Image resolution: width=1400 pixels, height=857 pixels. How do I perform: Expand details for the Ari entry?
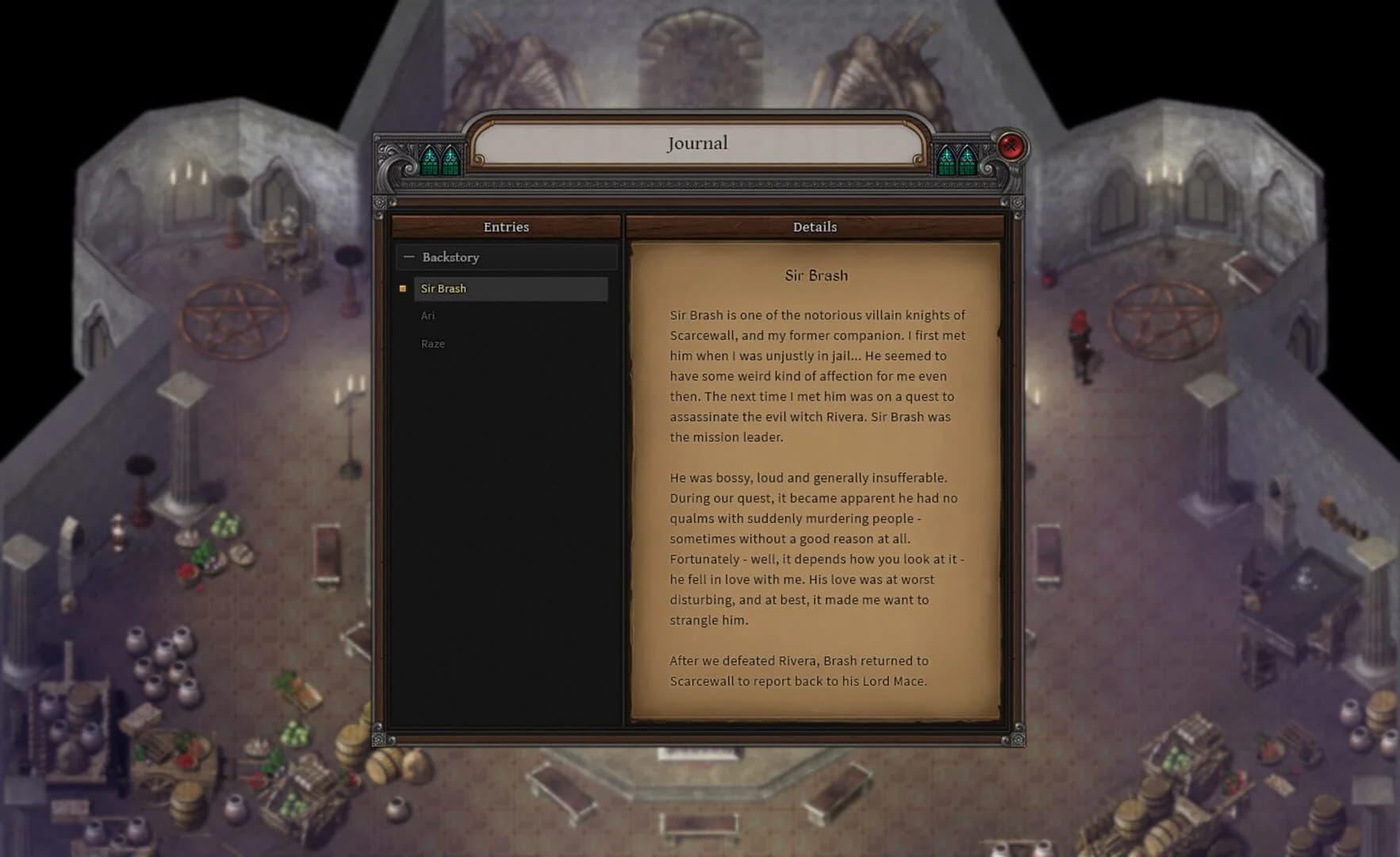click(x=428, y=316)
